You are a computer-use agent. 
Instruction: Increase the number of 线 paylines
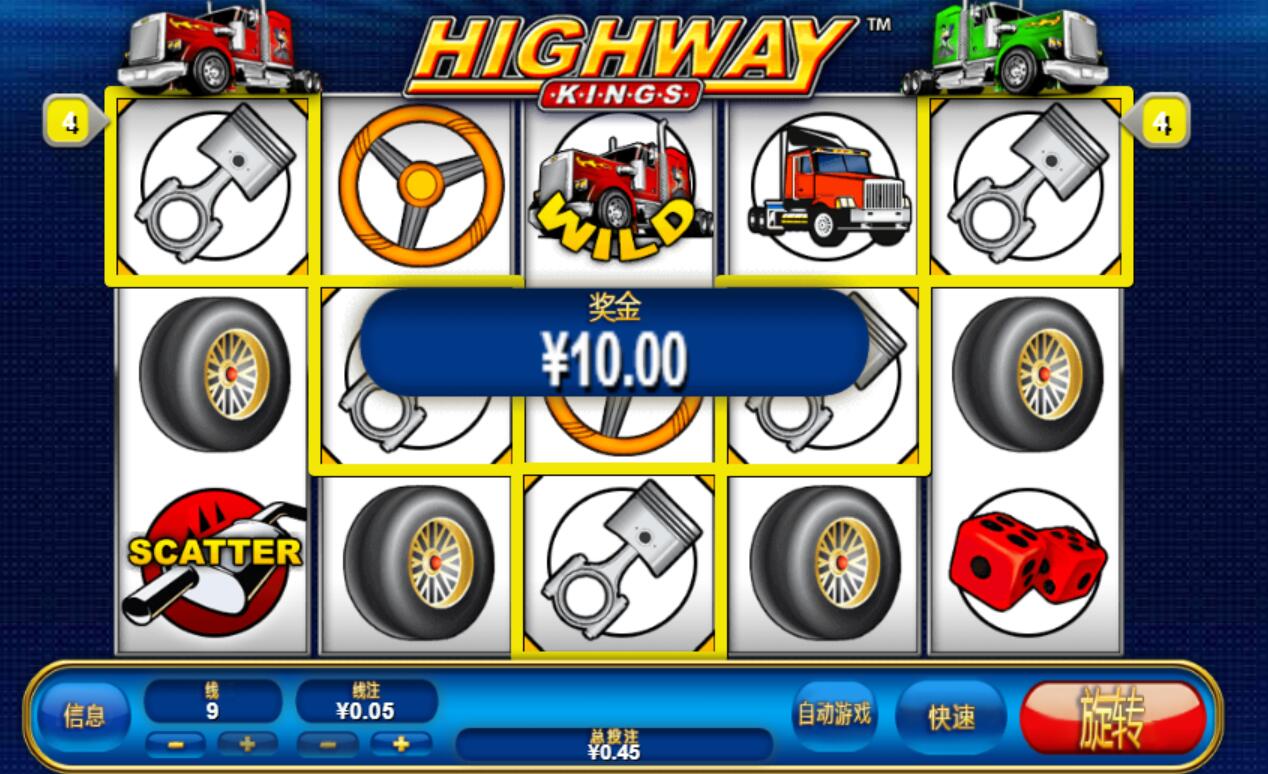click(x=247, y=744)
